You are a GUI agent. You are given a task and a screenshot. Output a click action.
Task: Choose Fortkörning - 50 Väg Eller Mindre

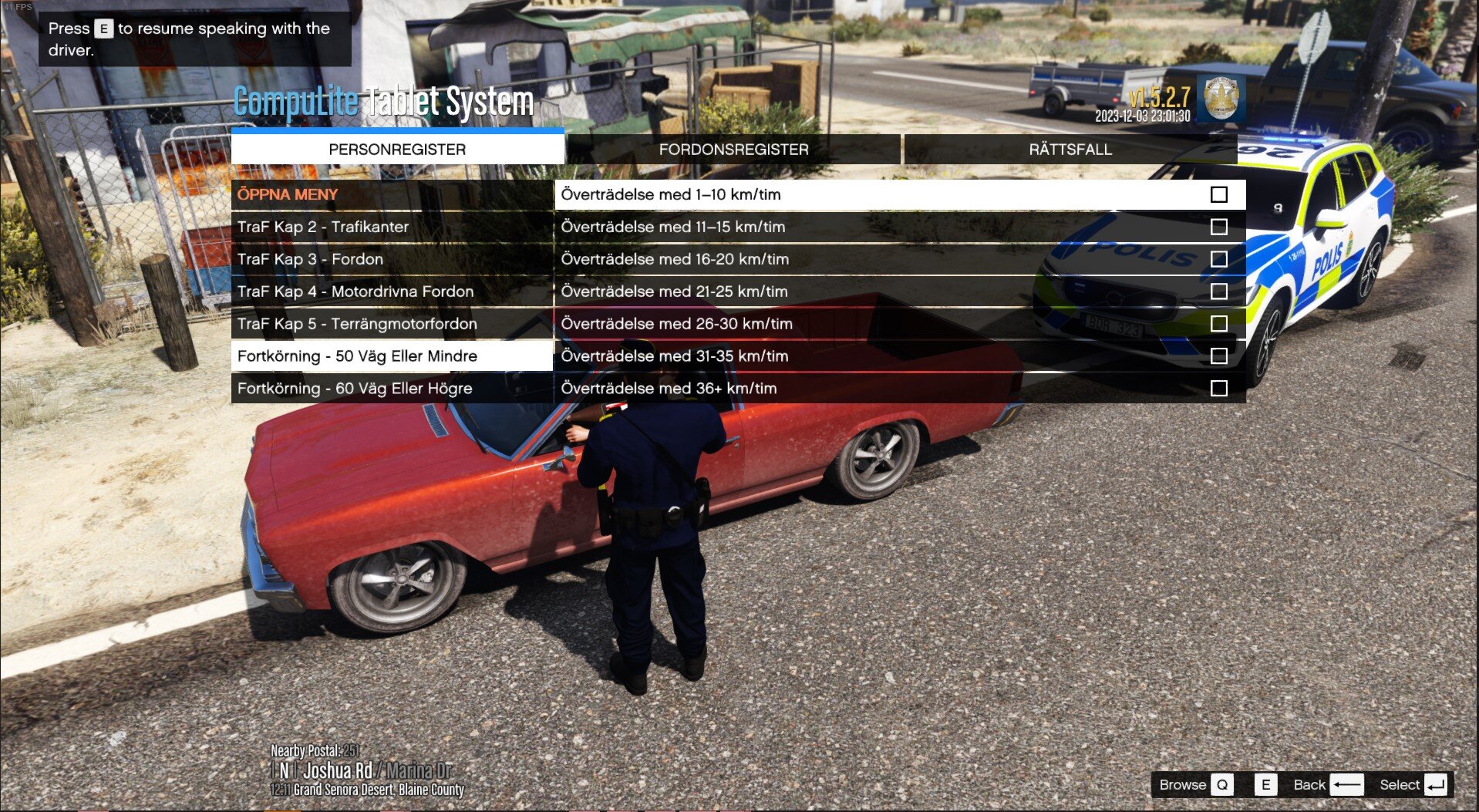pos(357,356)
